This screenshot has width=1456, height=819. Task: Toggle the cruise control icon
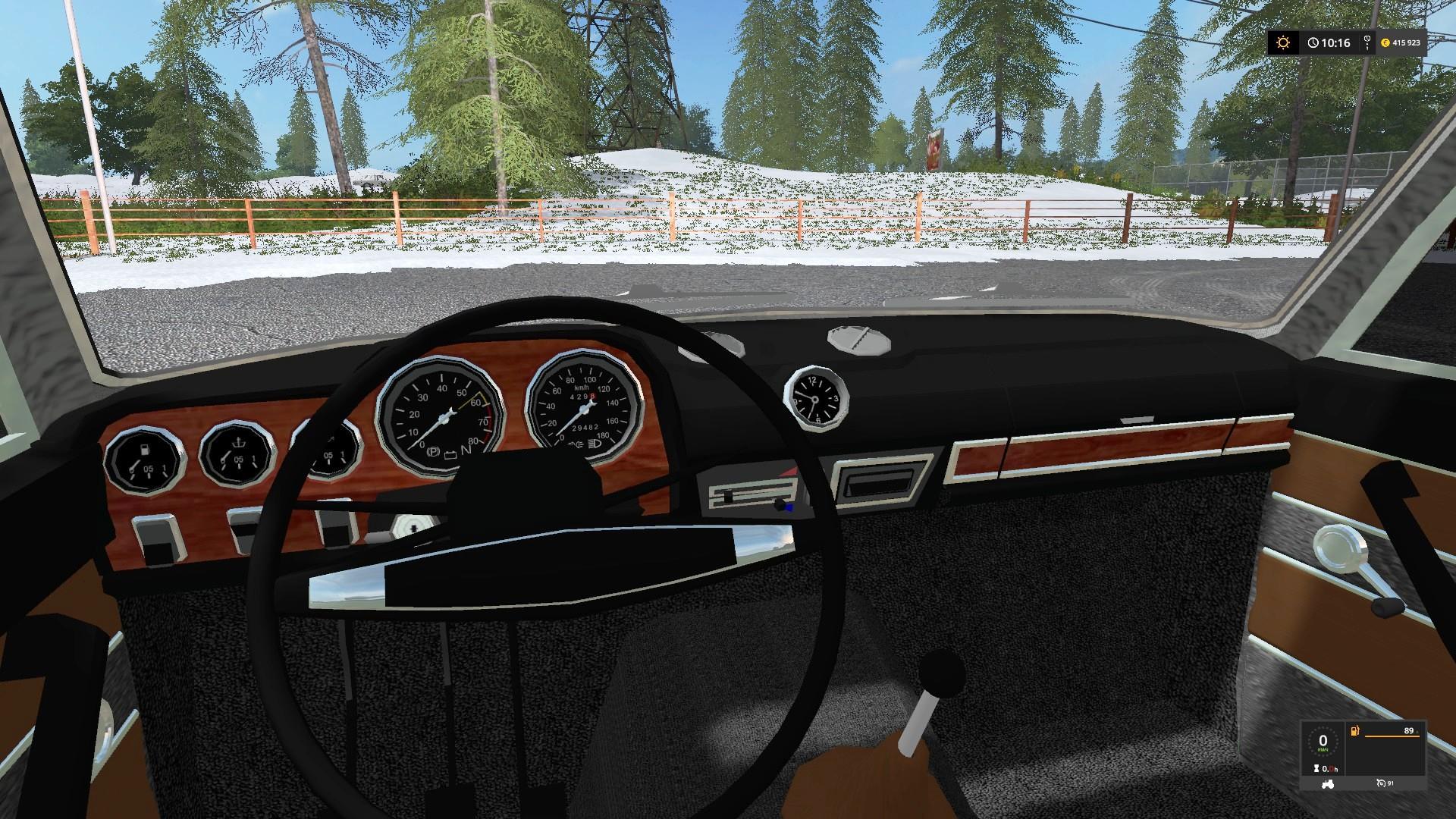1382,783
